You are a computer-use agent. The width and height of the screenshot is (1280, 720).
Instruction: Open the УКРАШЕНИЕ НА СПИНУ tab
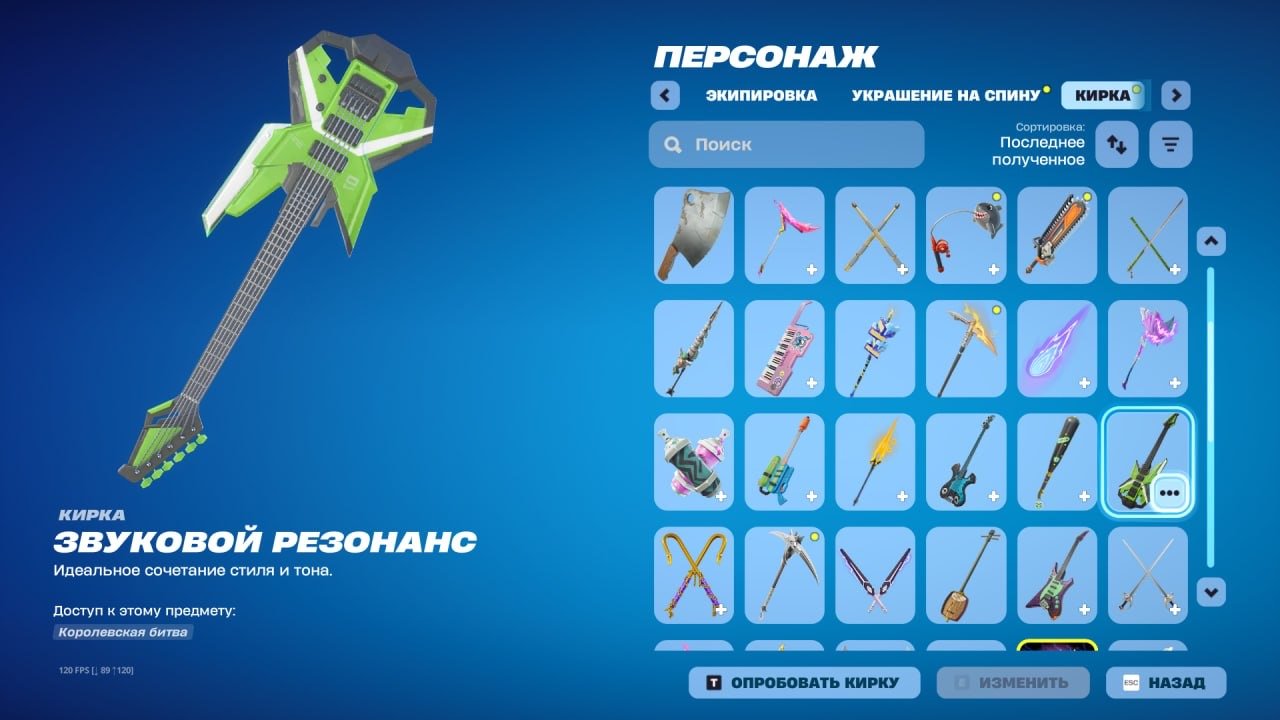click(944, 95)
